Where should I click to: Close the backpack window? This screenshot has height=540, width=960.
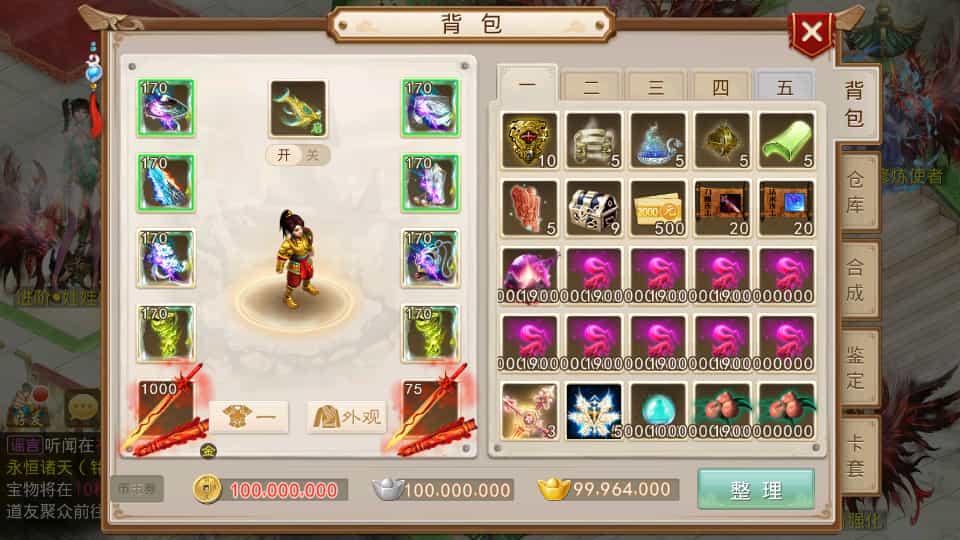tap(811, 33)
